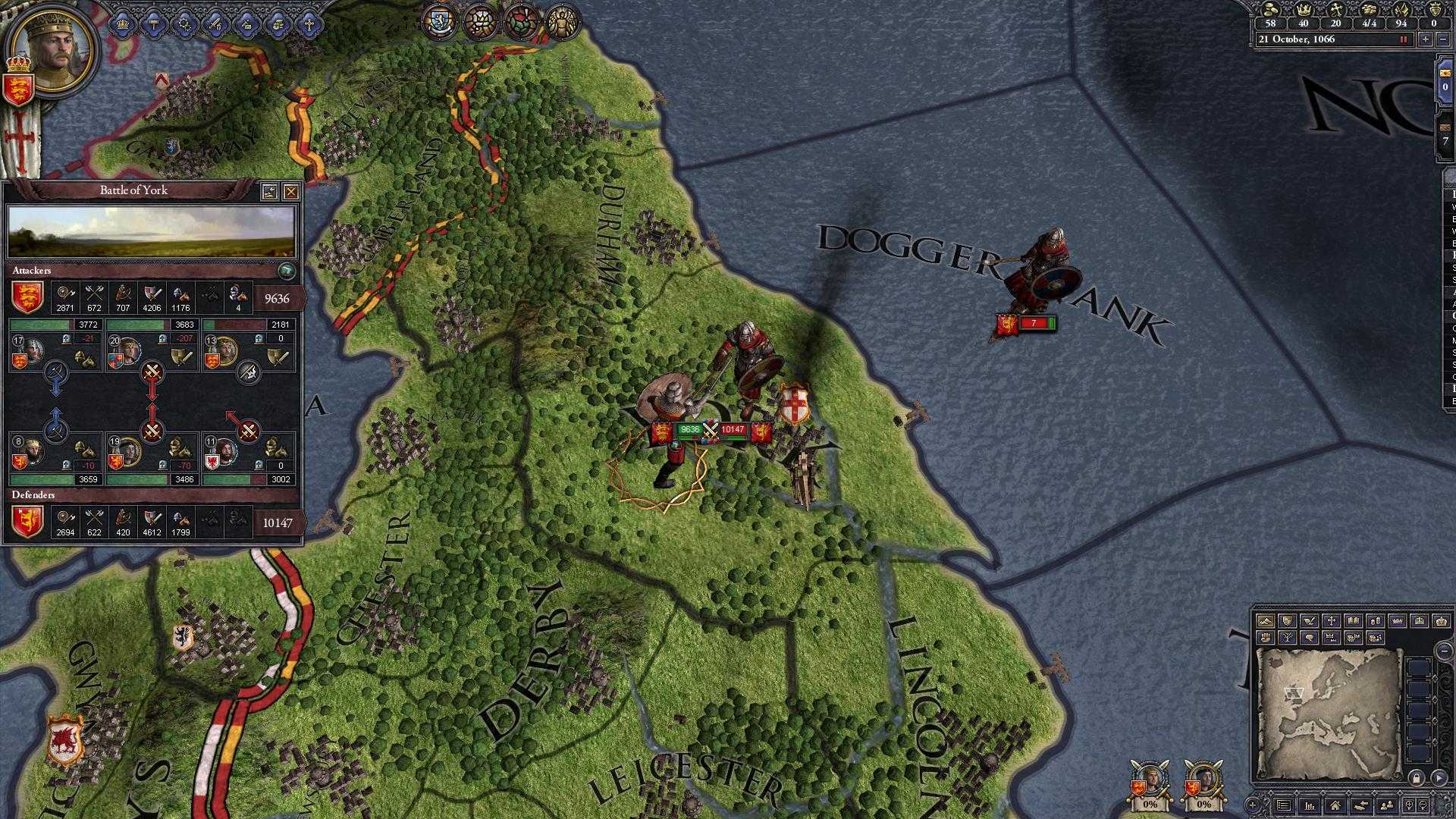Open the terrain map mode on the minimap panel

coord(1266,621)
